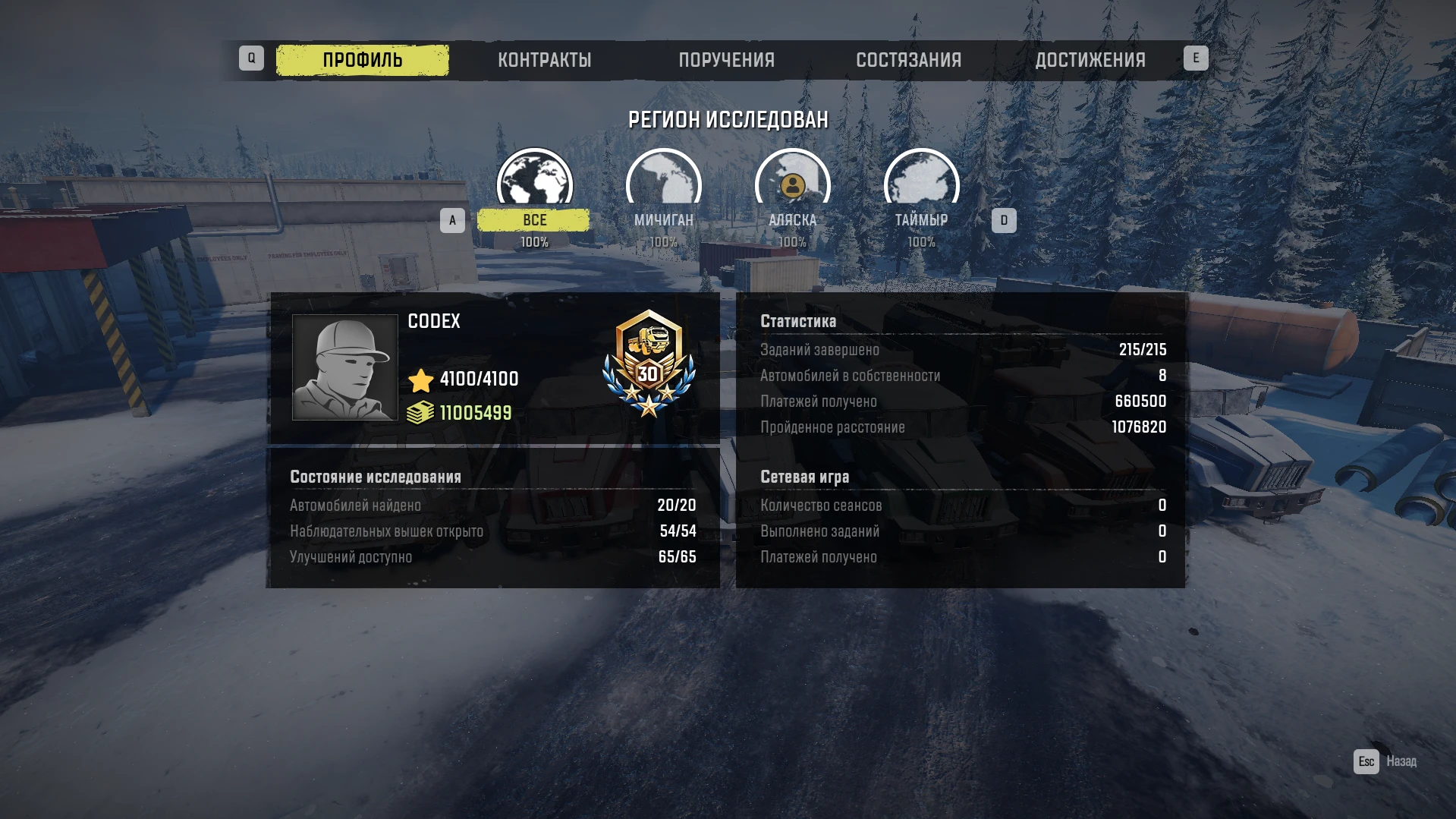Click the A key indicator for previous region

coord(453,219)
